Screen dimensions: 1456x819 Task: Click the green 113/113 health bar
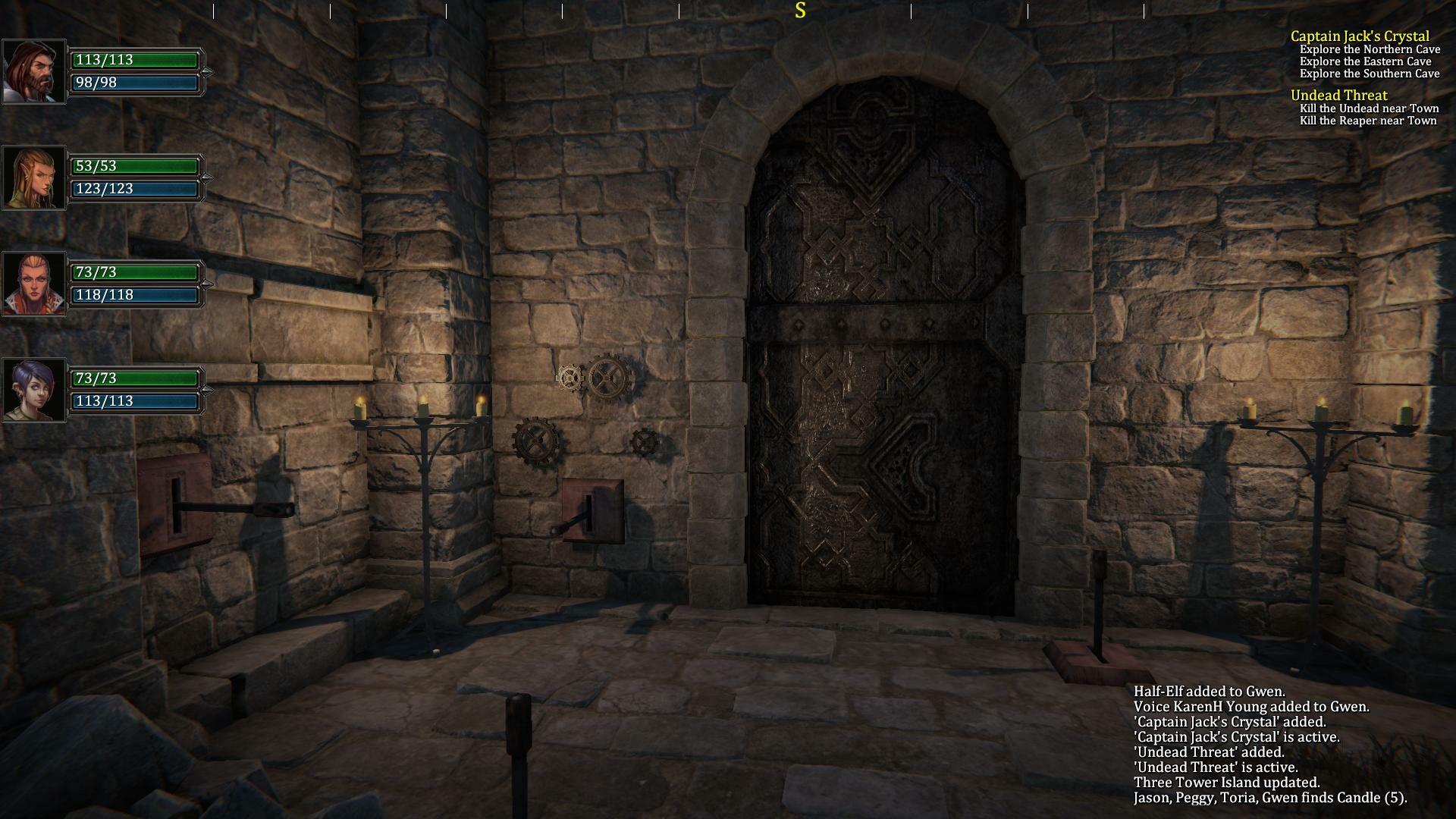coord(135,59)
